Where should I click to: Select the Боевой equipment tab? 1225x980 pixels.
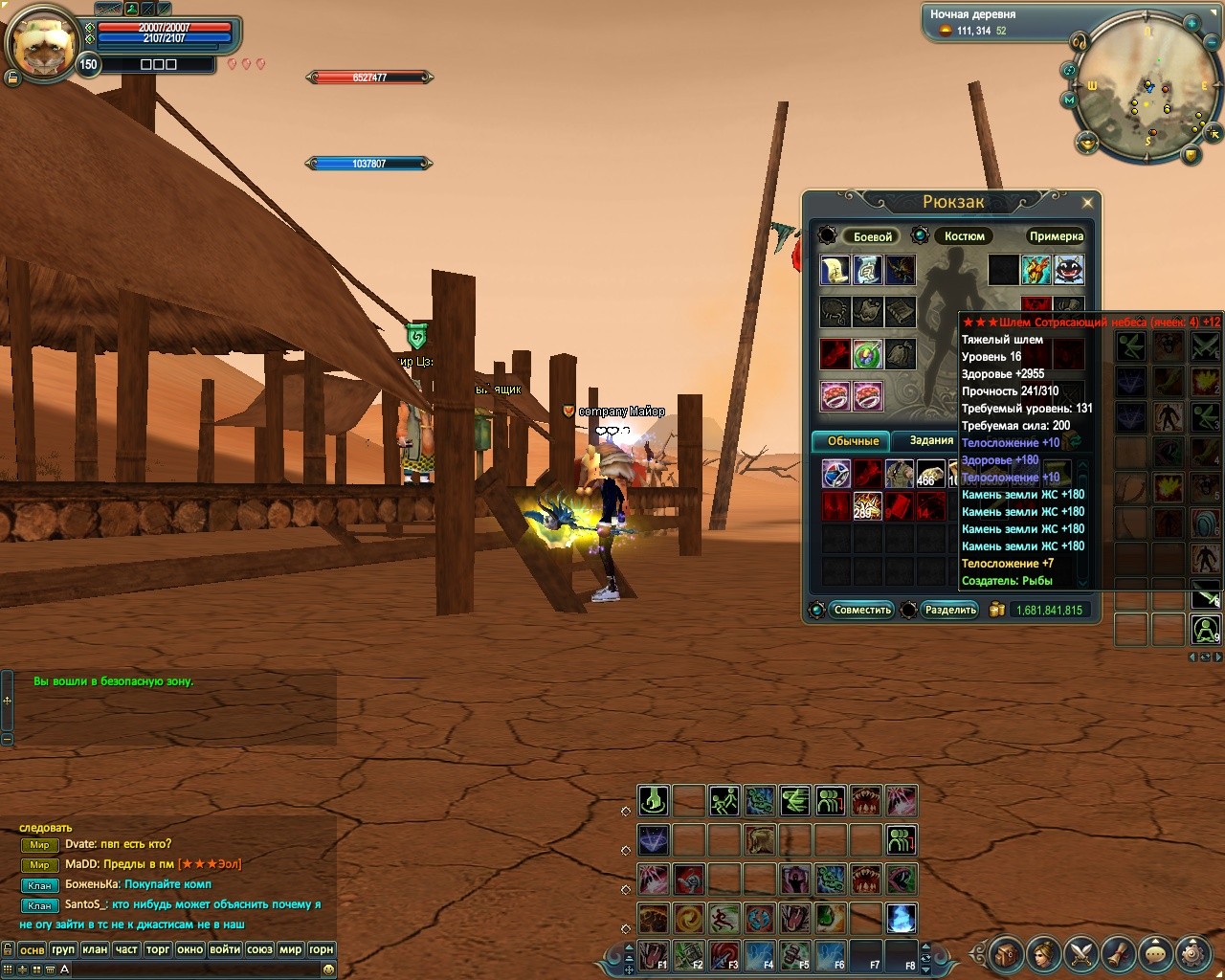872,236
